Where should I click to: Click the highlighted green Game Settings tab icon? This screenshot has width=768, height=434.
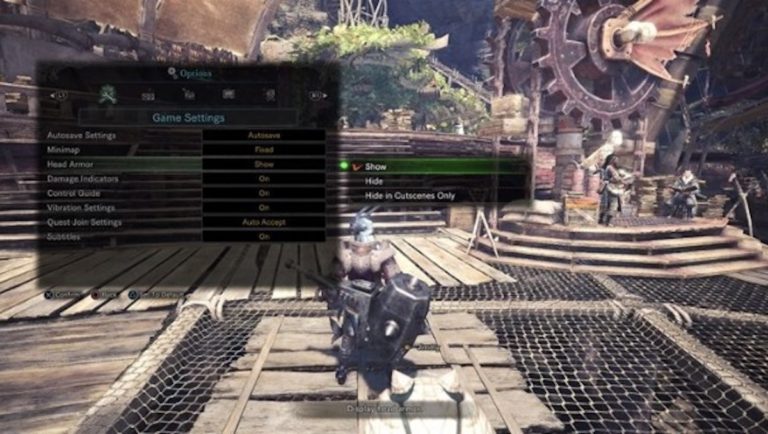(x=107, y=95)
